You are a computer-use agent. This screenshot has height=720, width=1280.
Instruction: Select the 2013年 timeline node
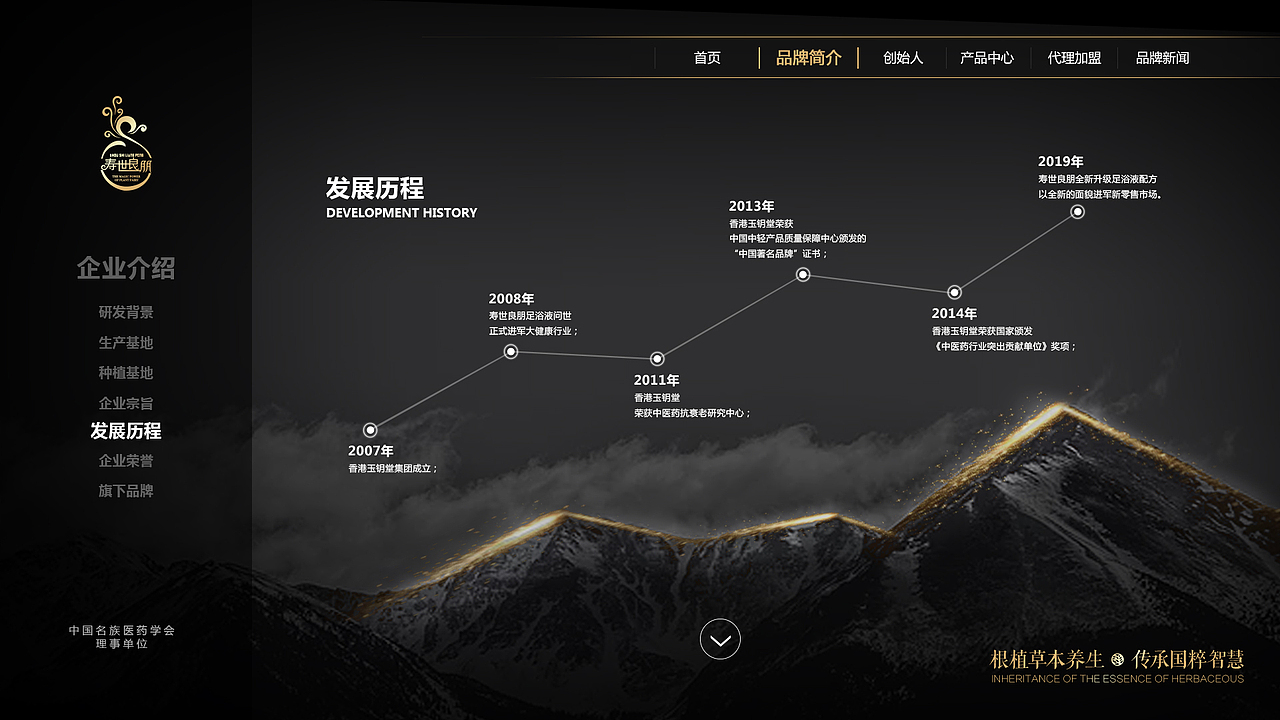803,274
